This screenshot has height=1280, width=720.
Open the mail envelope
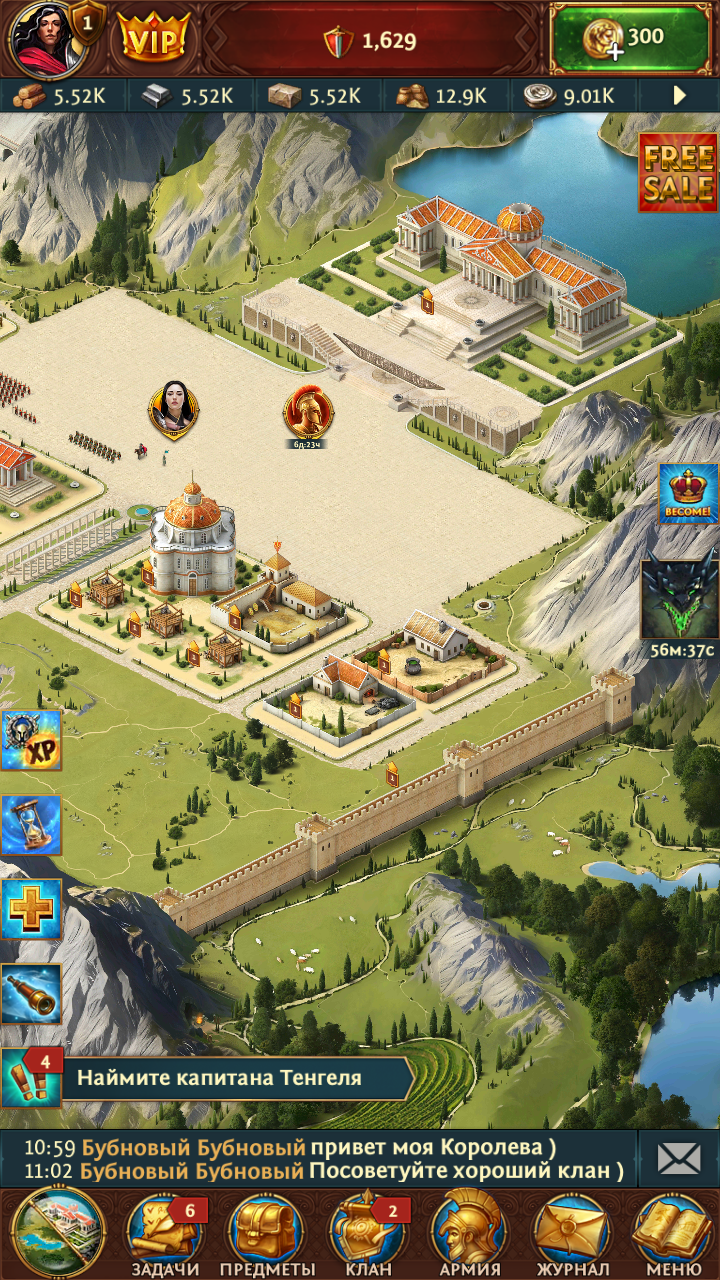[x=679, y=1159]
